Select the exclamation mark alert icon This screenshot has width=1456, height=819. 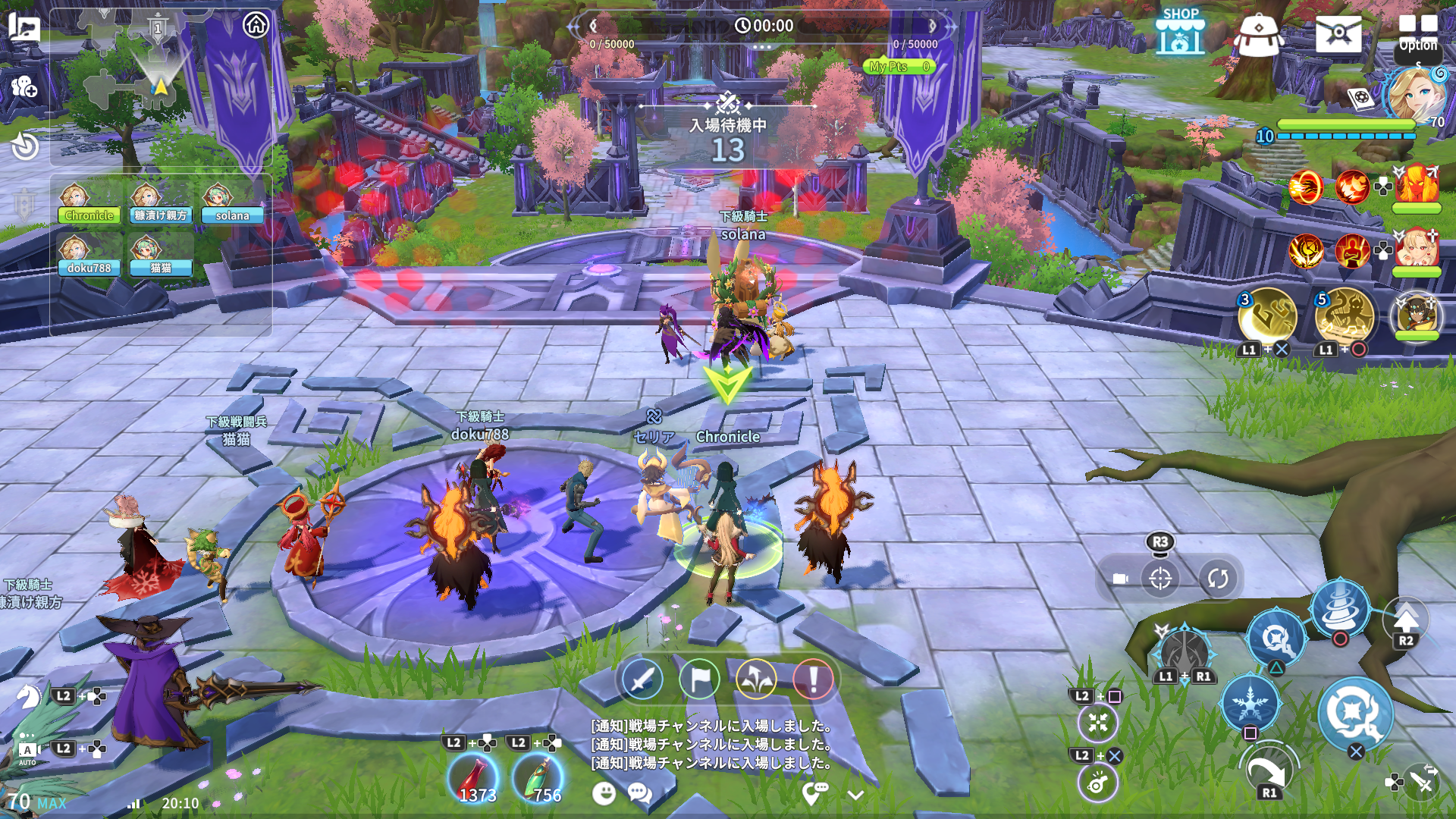tap(813, 679)
